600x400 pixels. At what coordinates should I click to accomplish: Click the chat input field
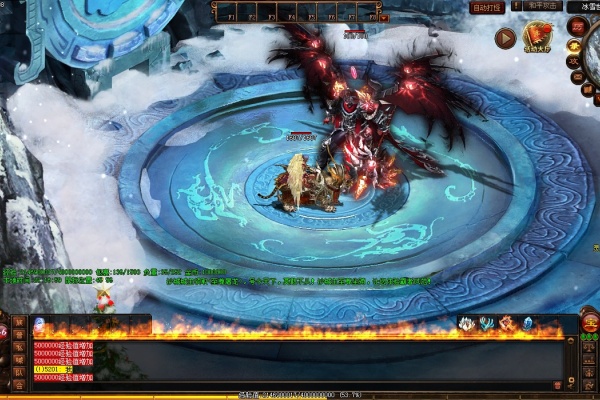300,384
